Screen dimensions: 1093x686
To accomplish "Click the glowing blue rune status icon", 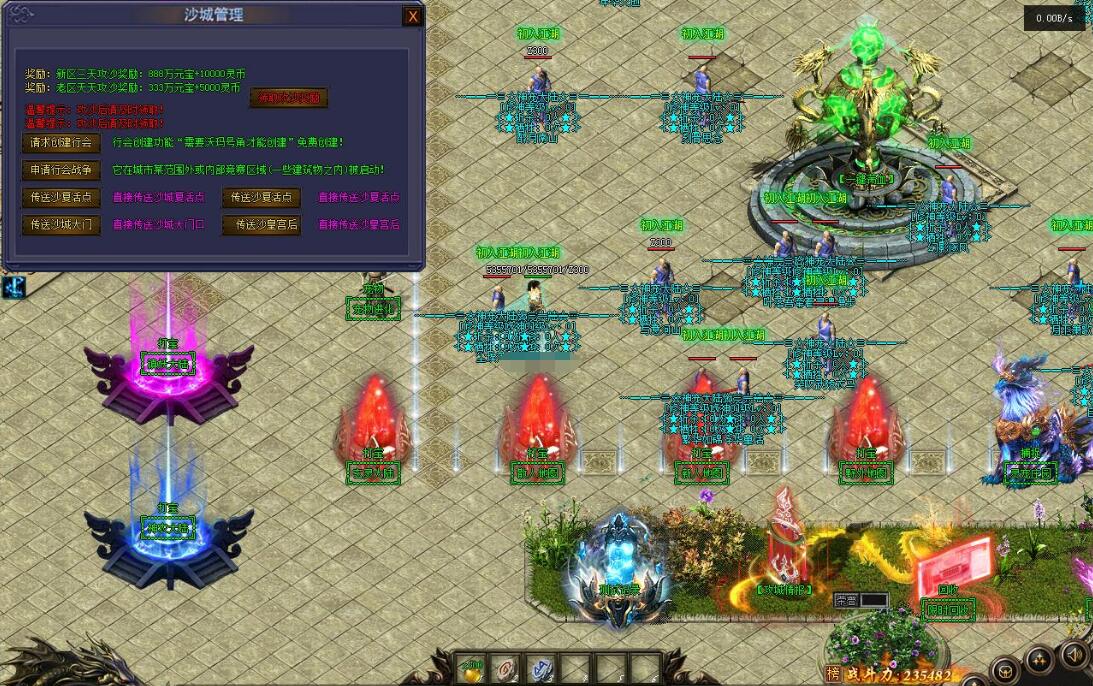I will coord(13,286).
